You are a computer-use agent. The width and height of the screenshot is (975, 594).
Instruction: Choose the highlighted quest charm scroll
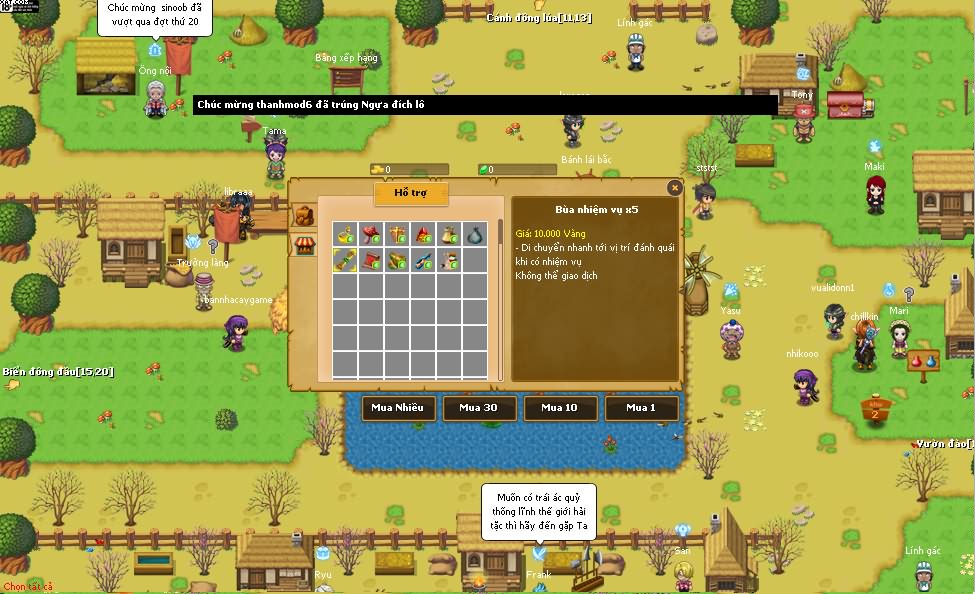(345, 260)
